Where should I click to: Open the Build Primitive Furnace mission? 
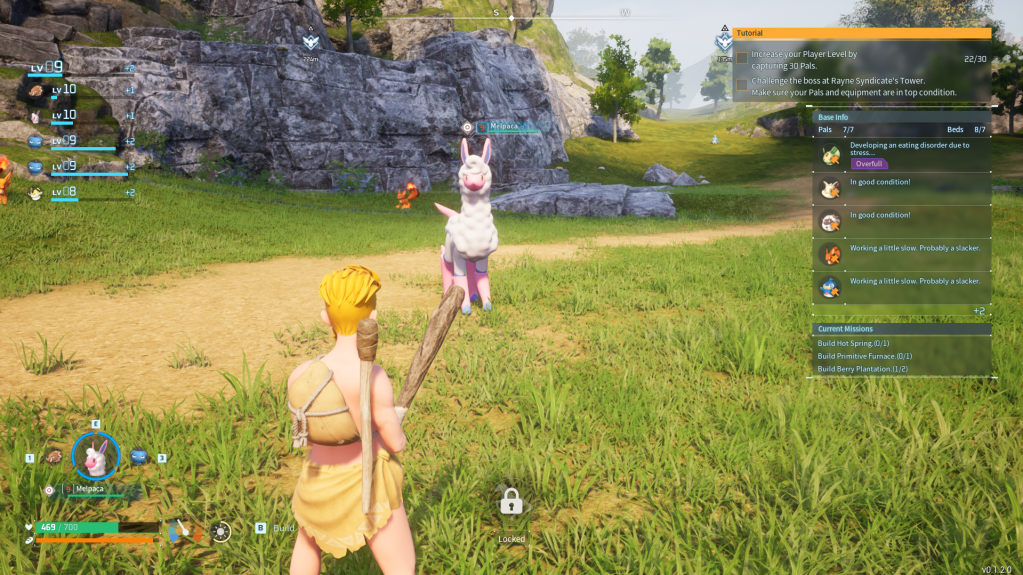[x=865, y=356]
